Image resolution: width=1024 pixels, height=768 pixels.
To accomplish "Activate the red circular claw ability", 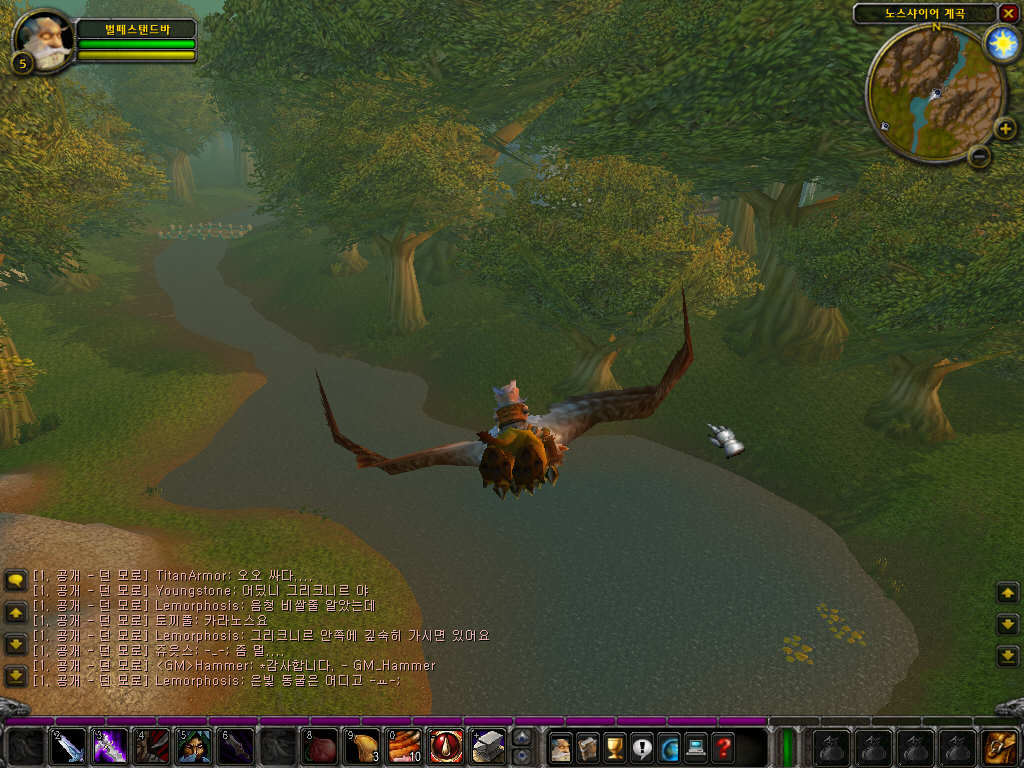I will coord(446,747).
